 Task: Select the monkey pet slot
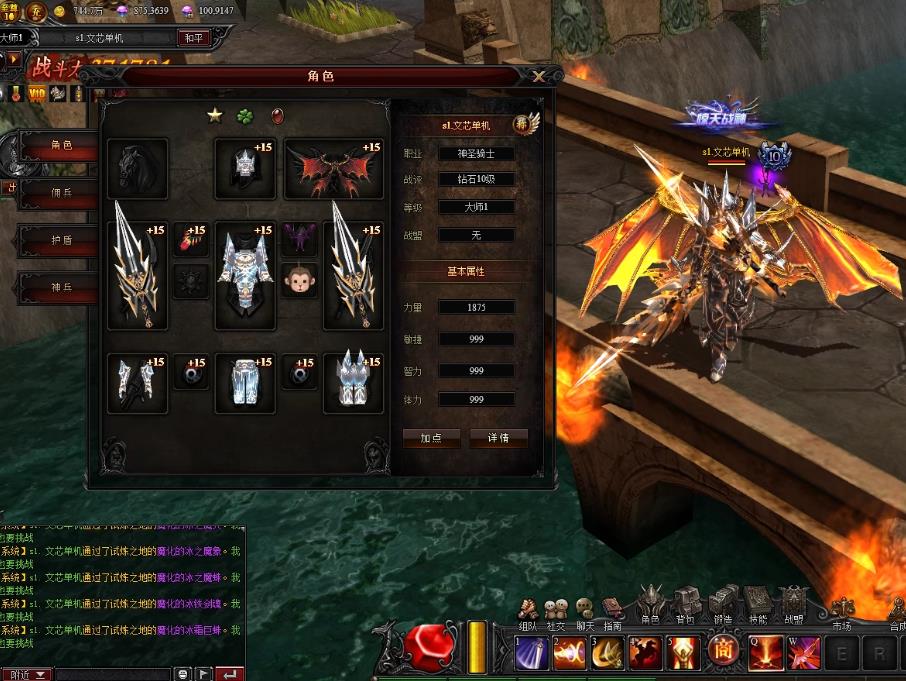(x=299, y=281)
